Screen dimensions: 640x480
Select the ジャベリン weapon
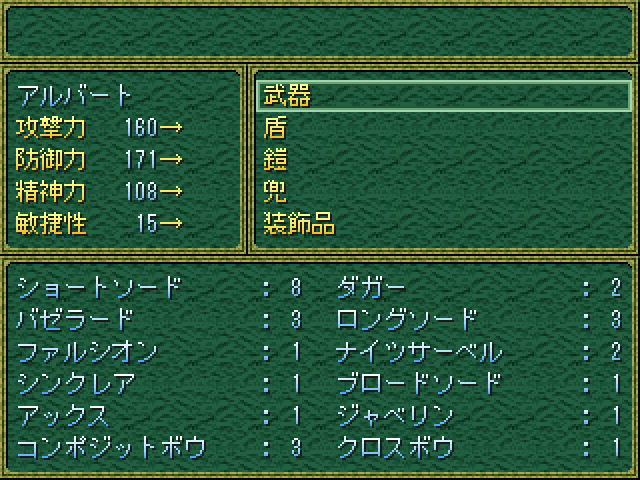pos(396,416)
